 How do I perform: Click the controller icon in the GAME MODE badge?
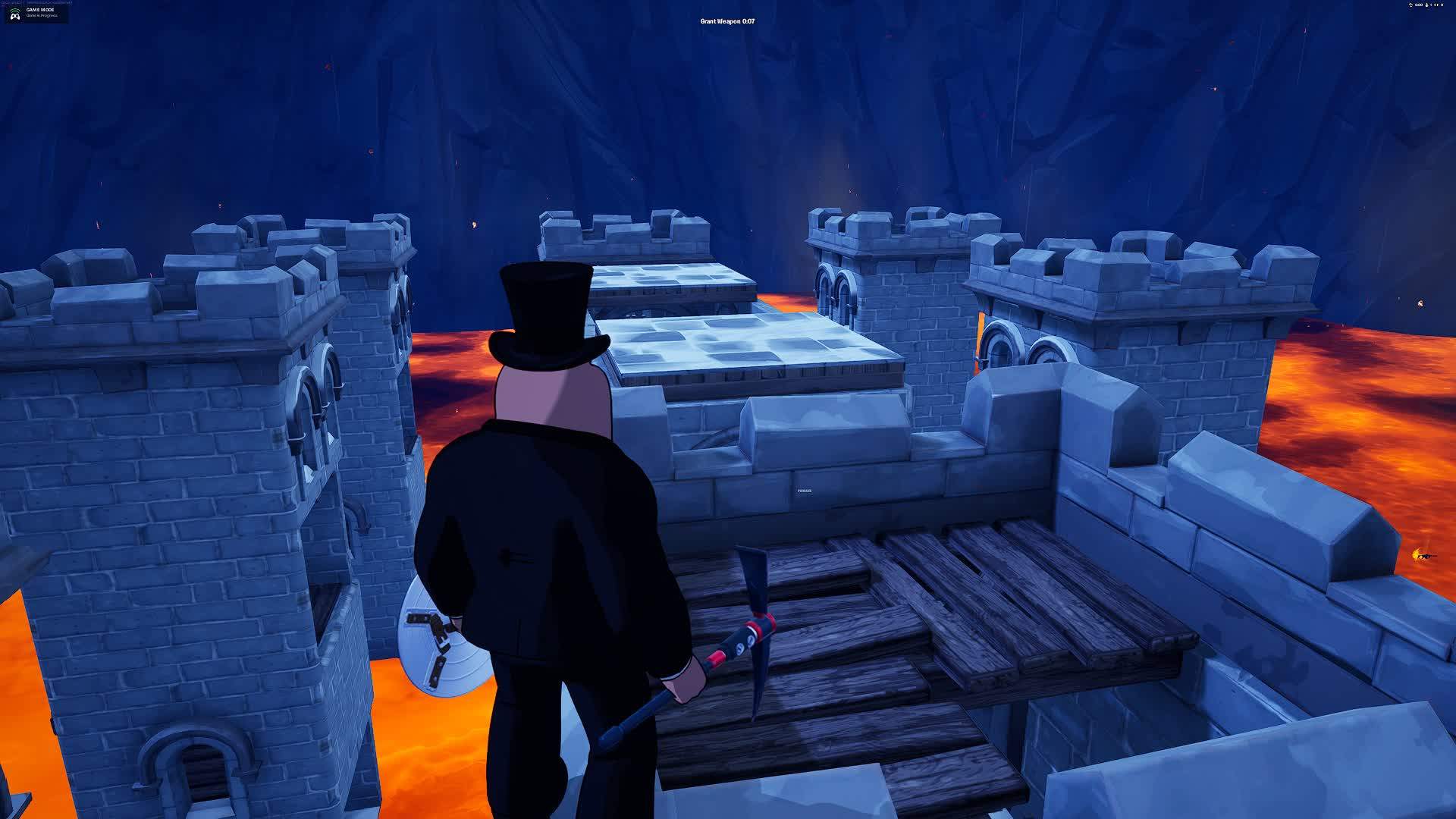point(15,17)
